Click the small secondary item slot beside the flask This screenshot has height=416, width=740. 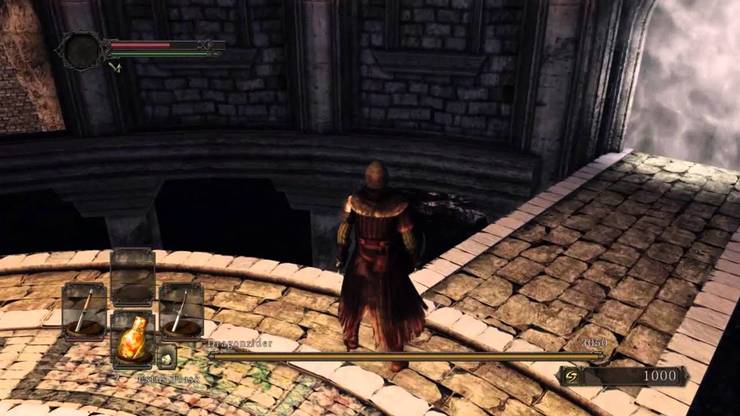tap(167, 354)
